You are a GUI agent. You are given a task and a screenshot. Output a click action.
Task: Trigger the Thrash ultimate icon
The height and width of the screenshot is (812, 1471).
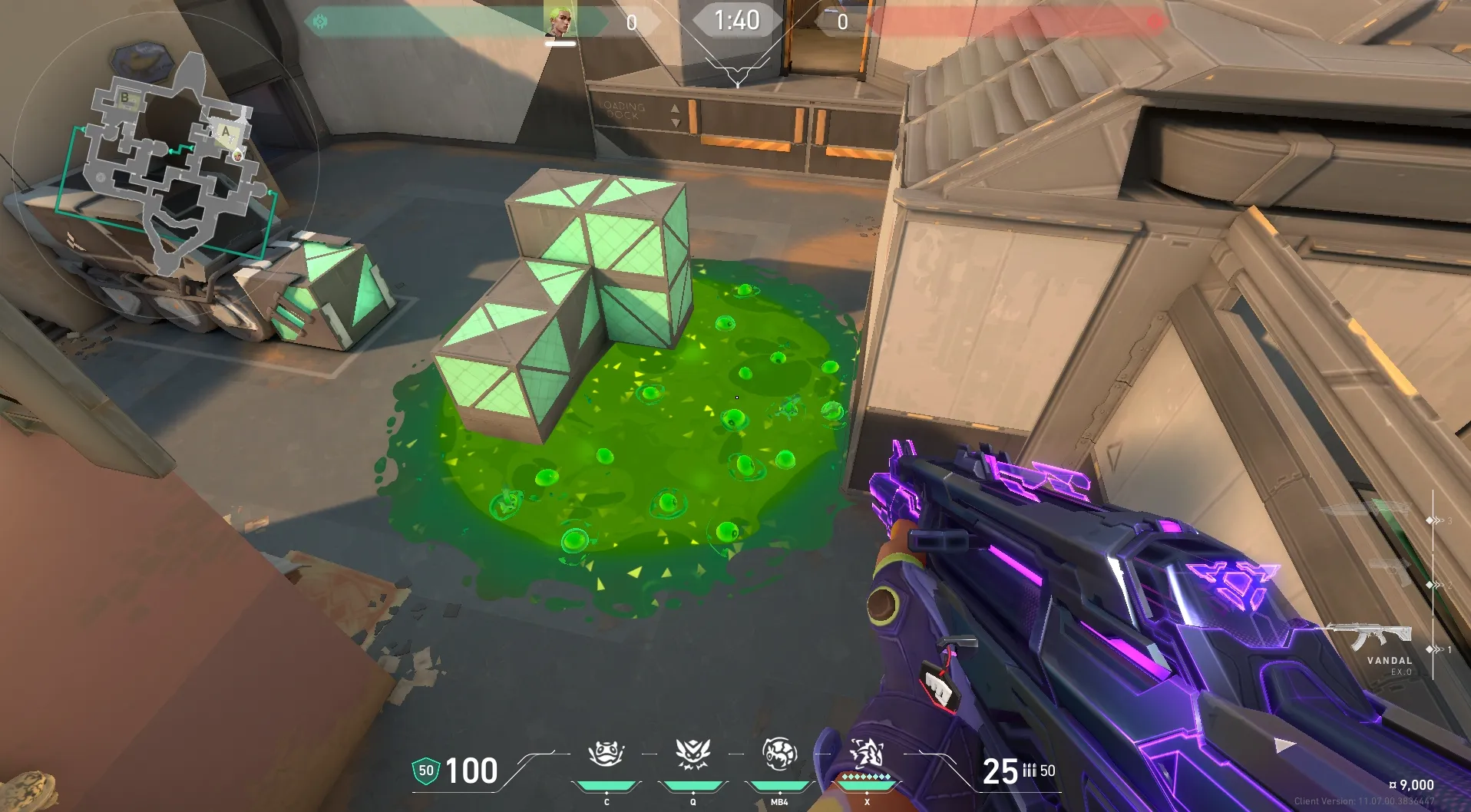tap(867, 754)
